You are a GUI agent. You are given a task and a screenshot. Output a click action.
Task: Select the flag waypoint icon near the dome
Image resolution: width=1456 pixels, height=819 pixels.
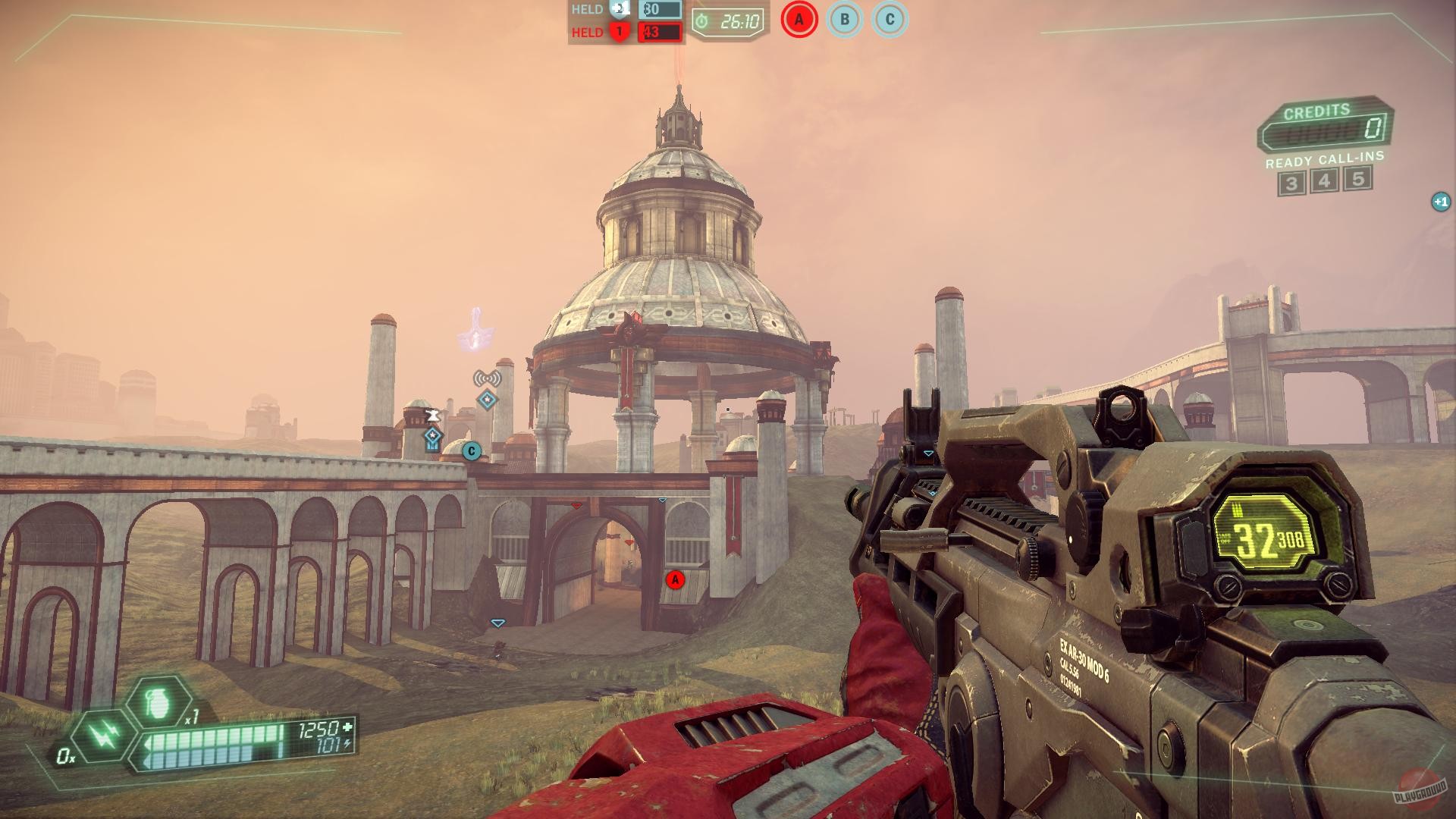point(432,416)
